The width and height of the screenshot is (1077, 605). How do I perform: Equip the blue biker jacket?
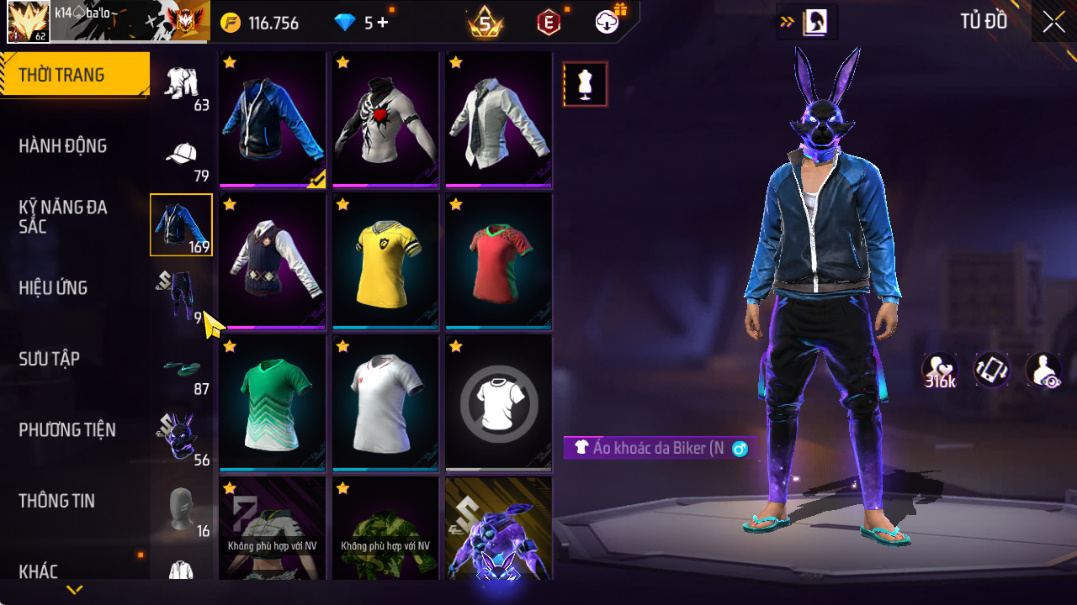pyautogui.click(x=274, y=119)
